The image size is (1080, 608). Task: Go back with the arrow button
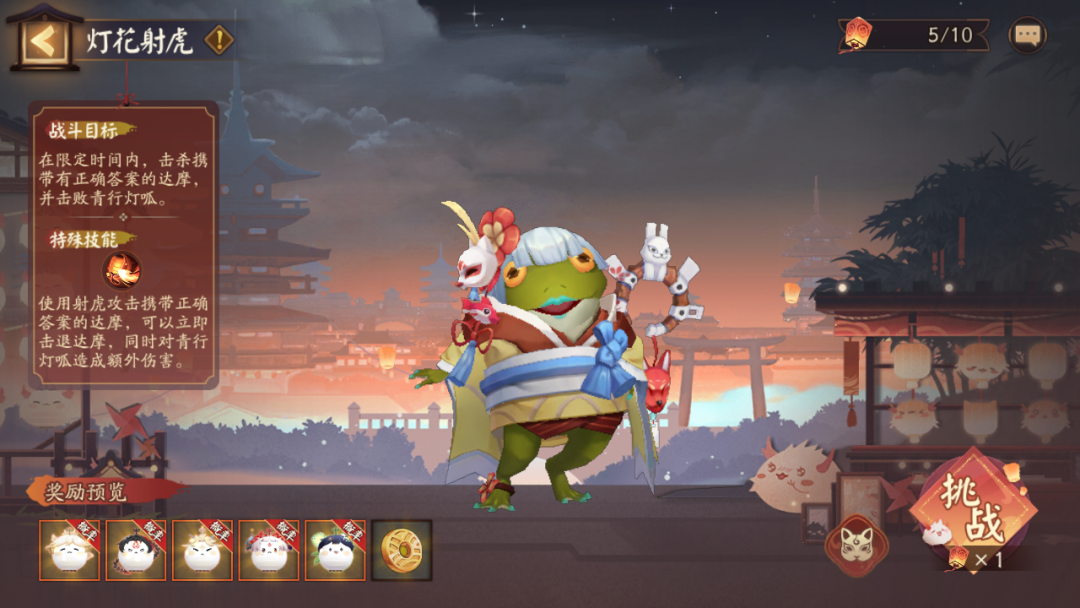coord(44,42)
